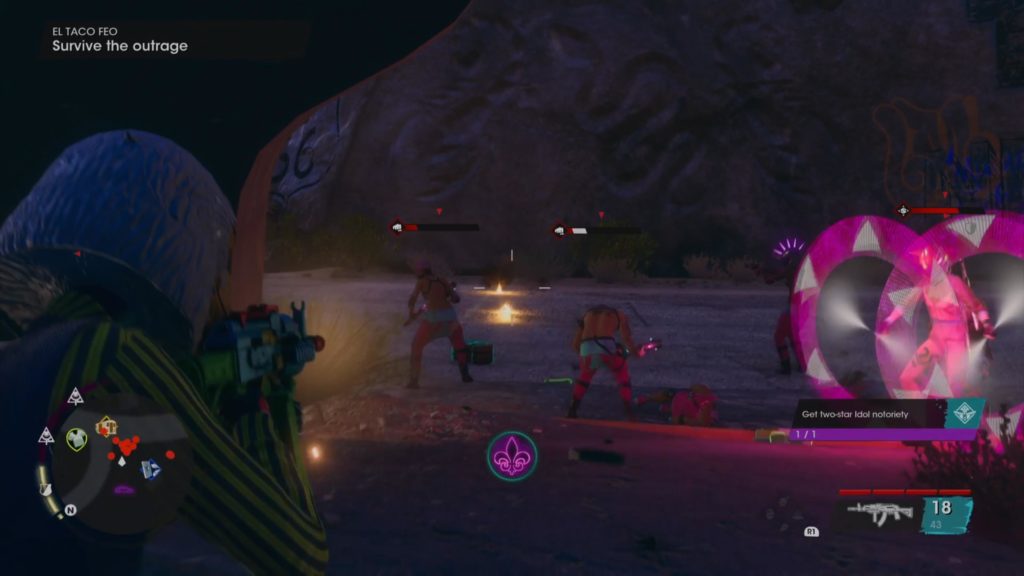Choose the blue diamond marker on minimap
Viewport: 1024px width, 576px height.
[x=150, y=468]
